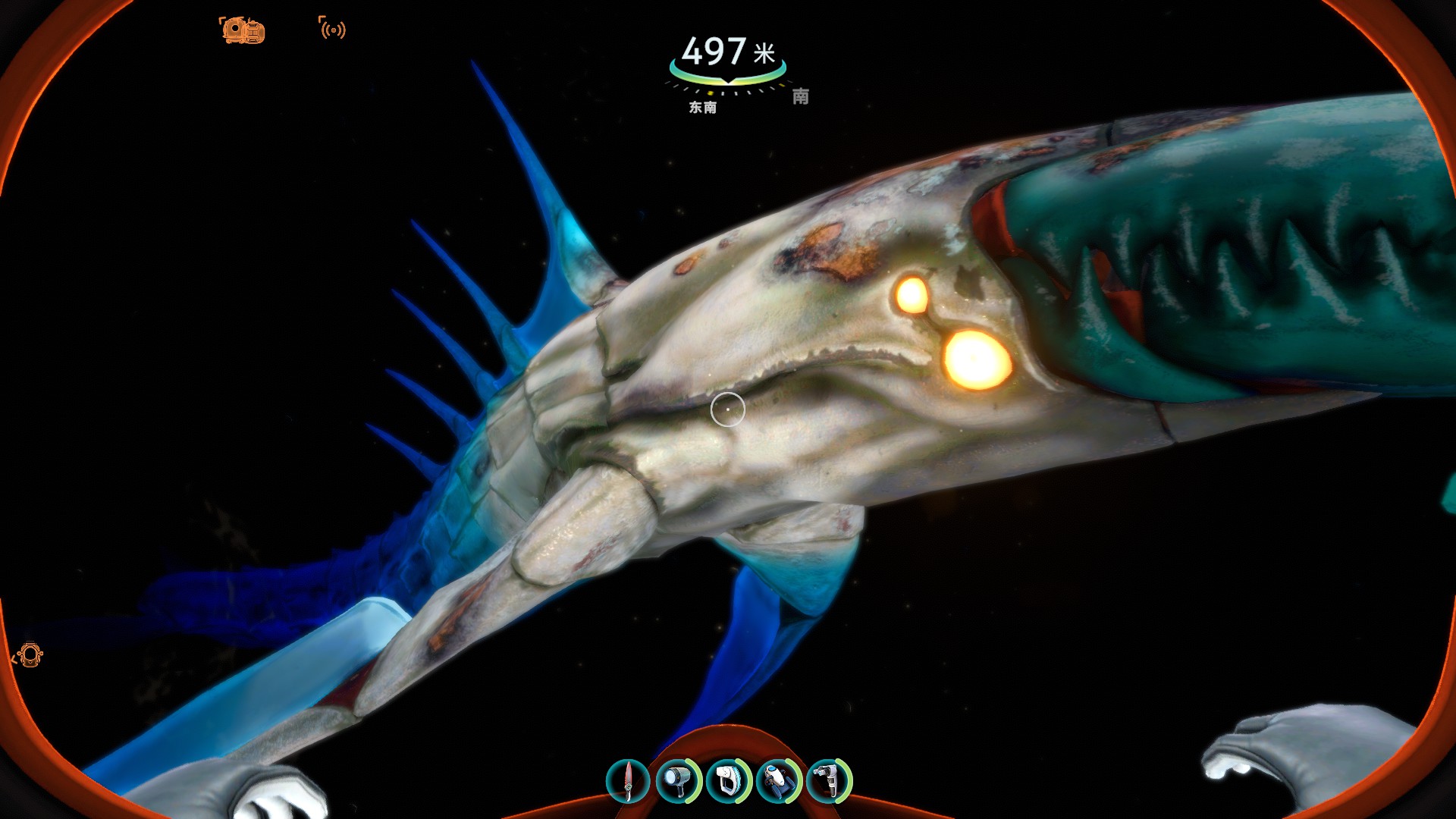Click the orange ping marker at the left edge

click(x=29, y=655)
